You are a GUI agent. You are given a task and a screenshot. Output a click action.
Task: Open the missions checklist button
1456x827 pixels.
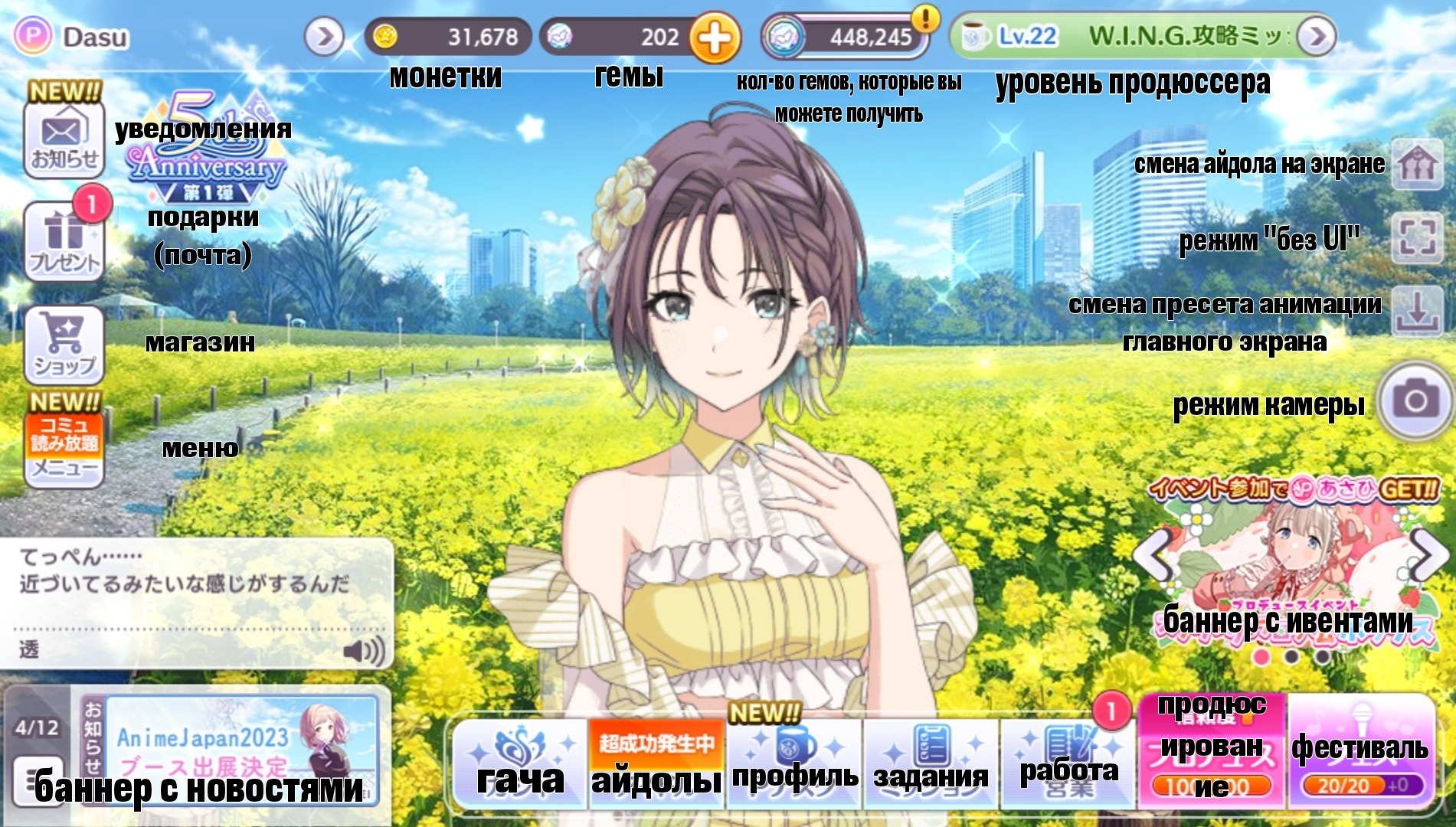pyautogui.click(x=931, y=763)
